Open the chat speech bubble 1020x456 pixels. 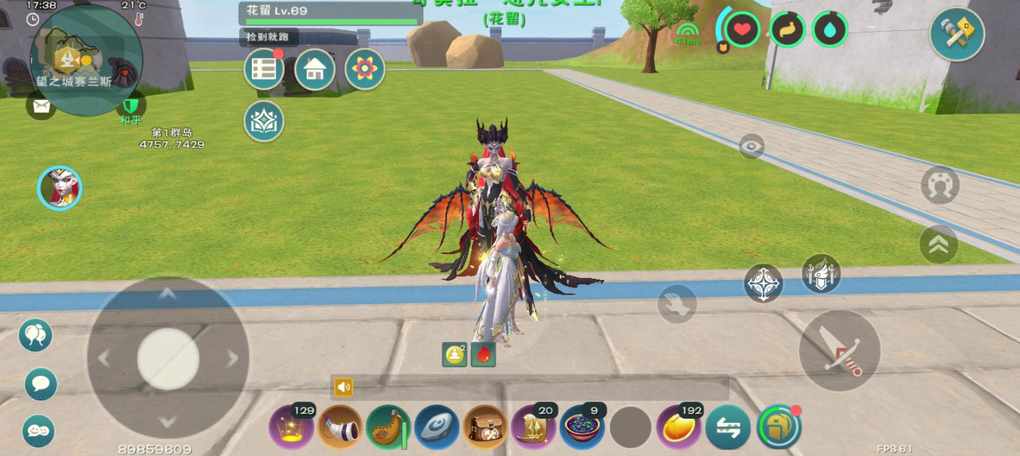(40, 383)
